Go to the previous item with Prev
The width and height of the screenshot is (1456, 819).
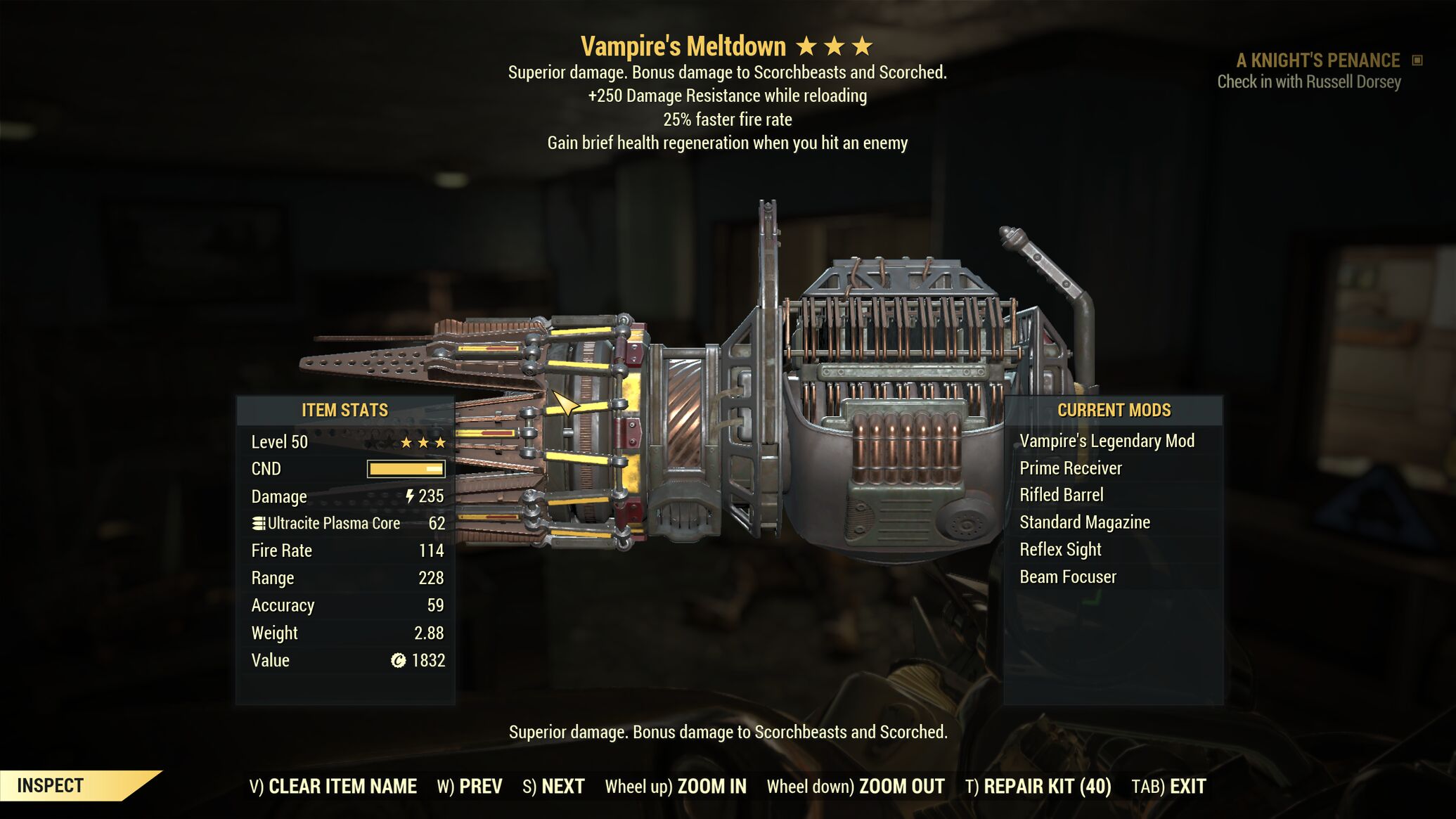[x=470, y=786]
